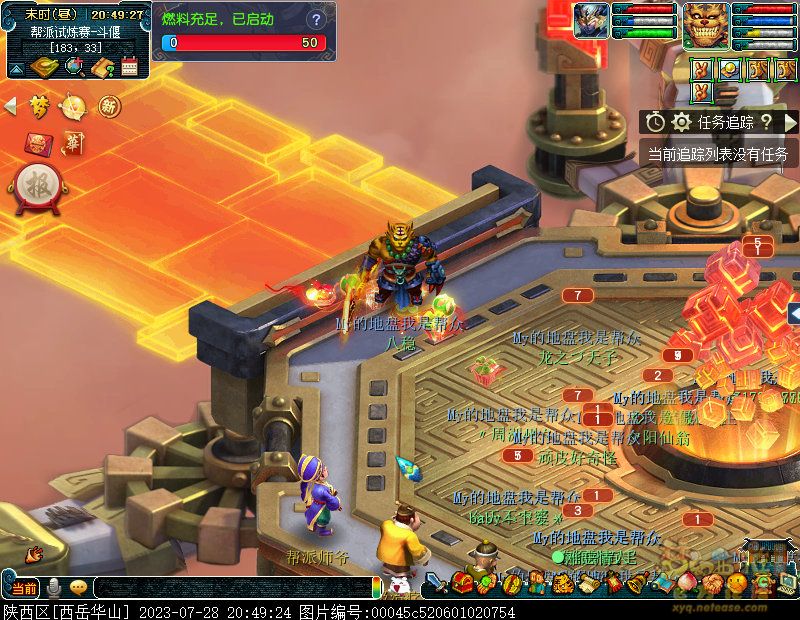Viewport: 800px width, 620px height.
Task: Click the golden orb buff icon
Action: tap(731, 69)
